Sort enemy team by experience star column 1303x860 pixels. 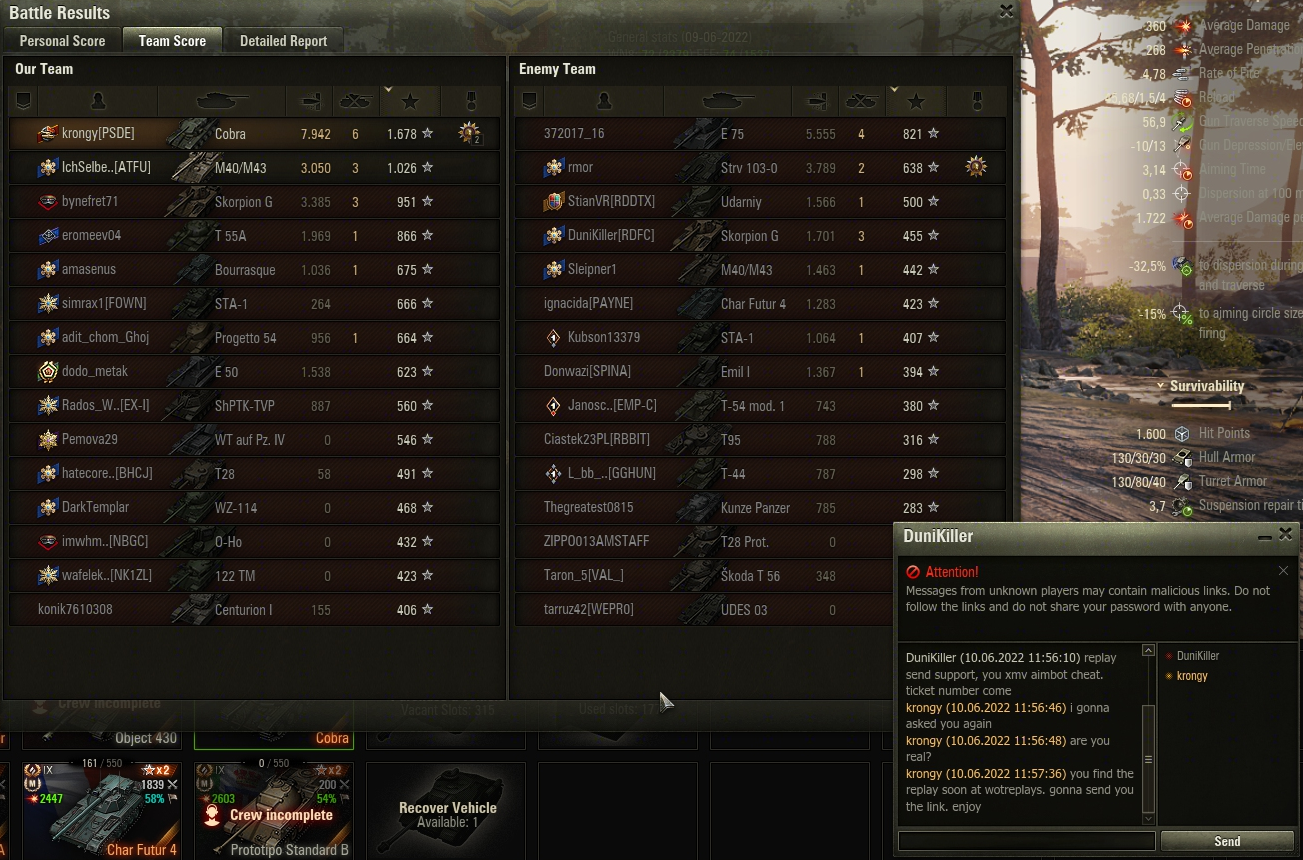915,100
